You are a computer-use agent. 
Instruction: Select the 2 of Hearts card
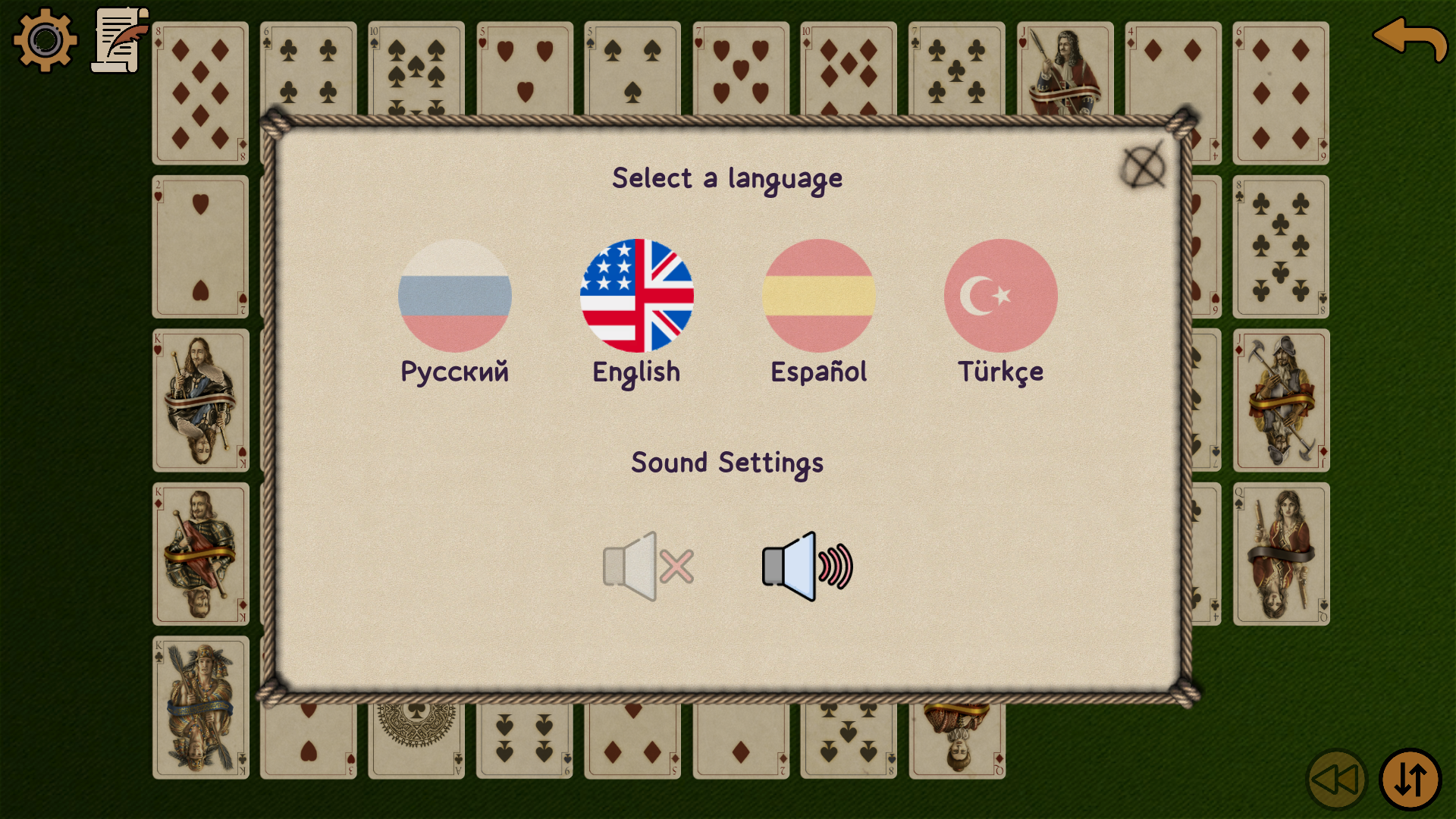[x=200, y=246]
